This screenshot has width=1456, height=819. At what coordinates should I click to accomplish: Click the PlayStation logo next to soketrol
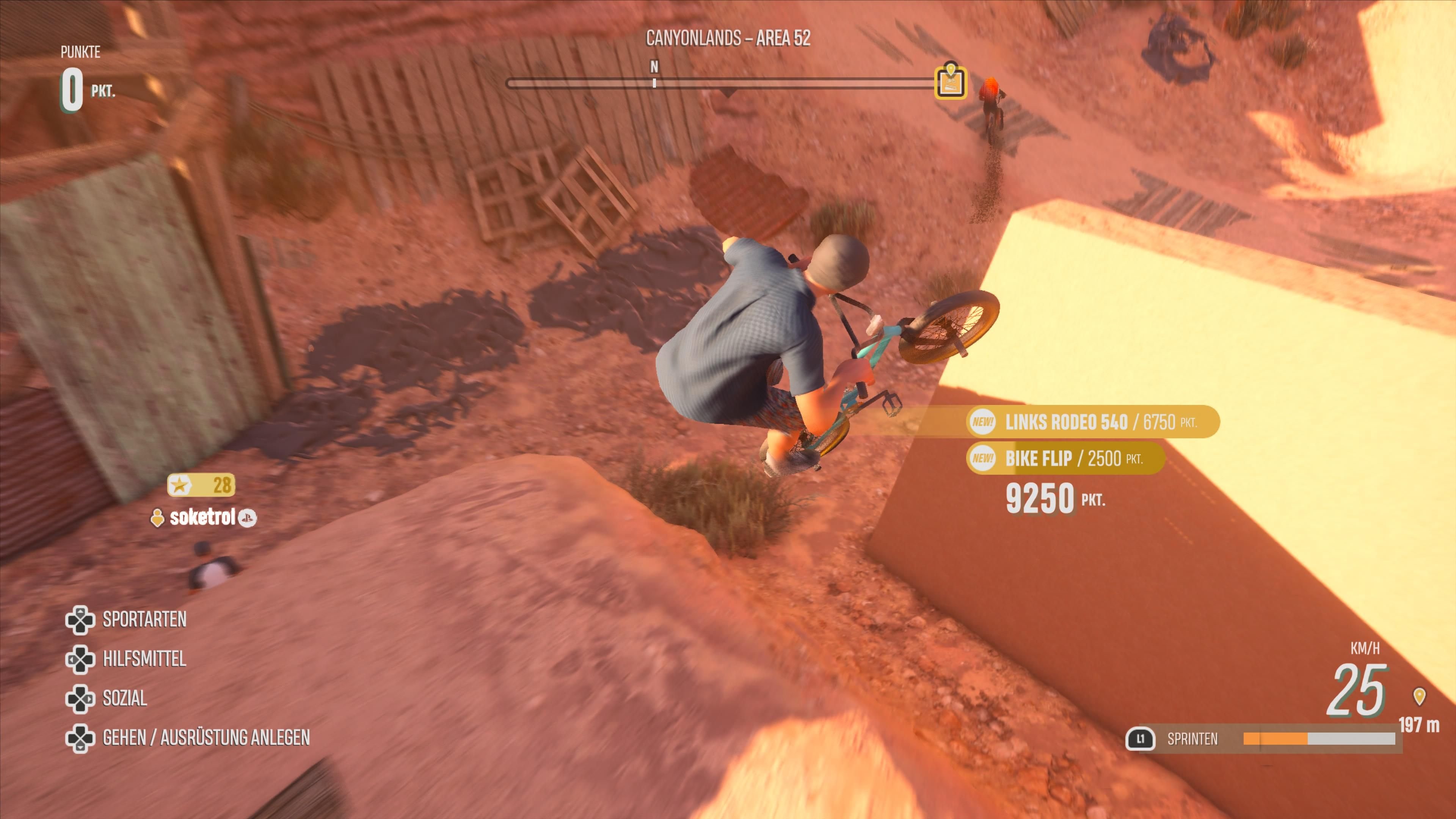[248, 518]
